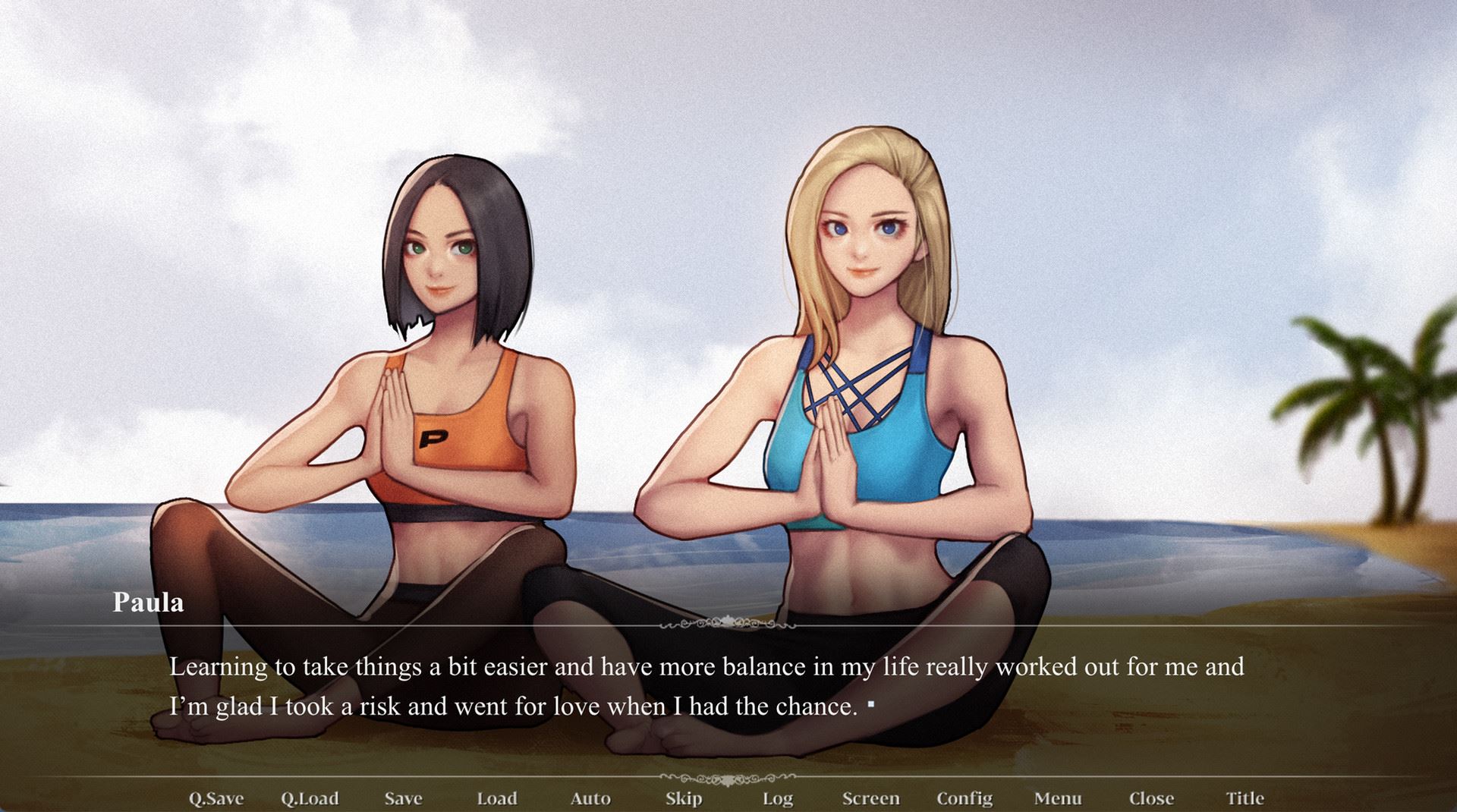Toggle Auto text advance
This screenshot has height=812, width=1457.
click(590, 798)
